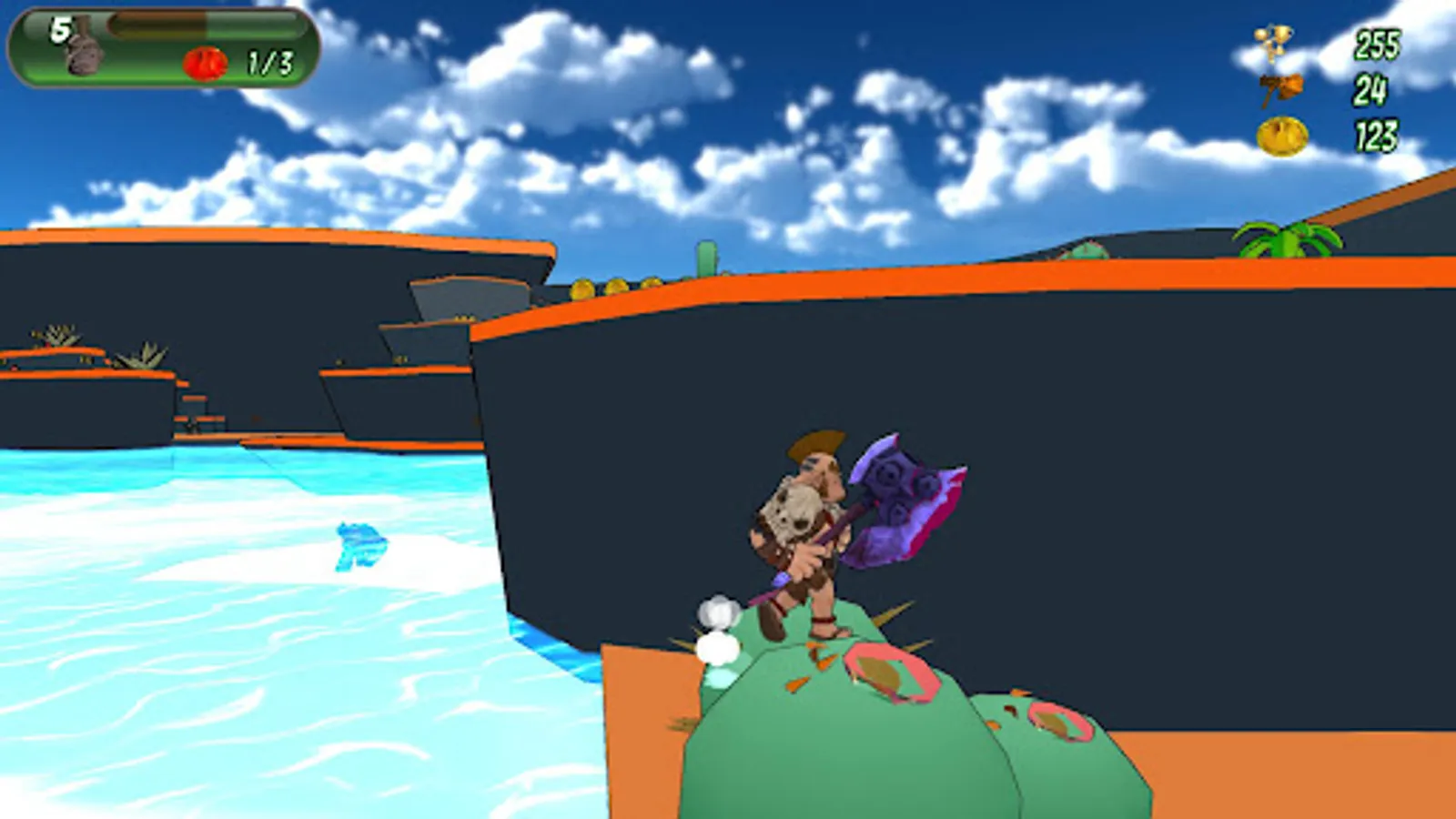Click the character's purple battle axe

click(901, 500)
